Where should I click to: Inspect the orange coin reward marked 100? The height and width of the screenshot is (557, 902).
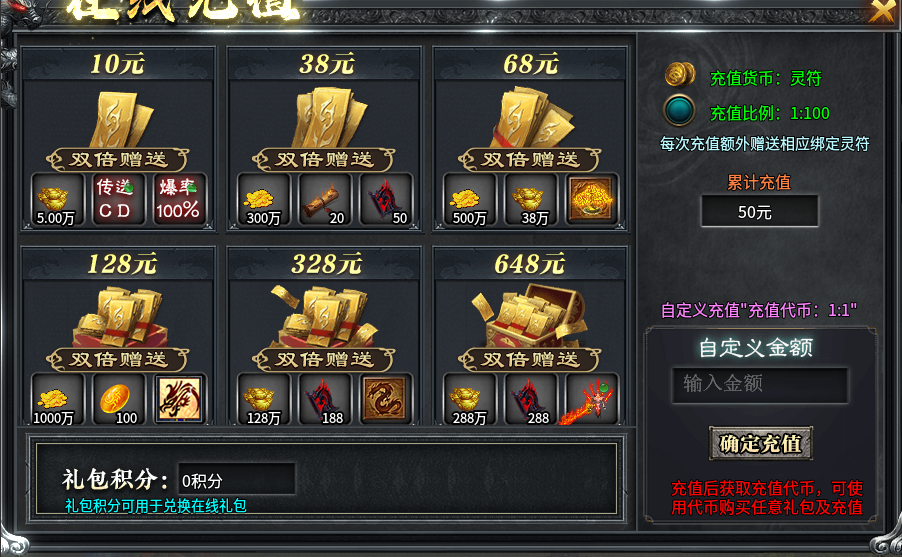(119, 399)
